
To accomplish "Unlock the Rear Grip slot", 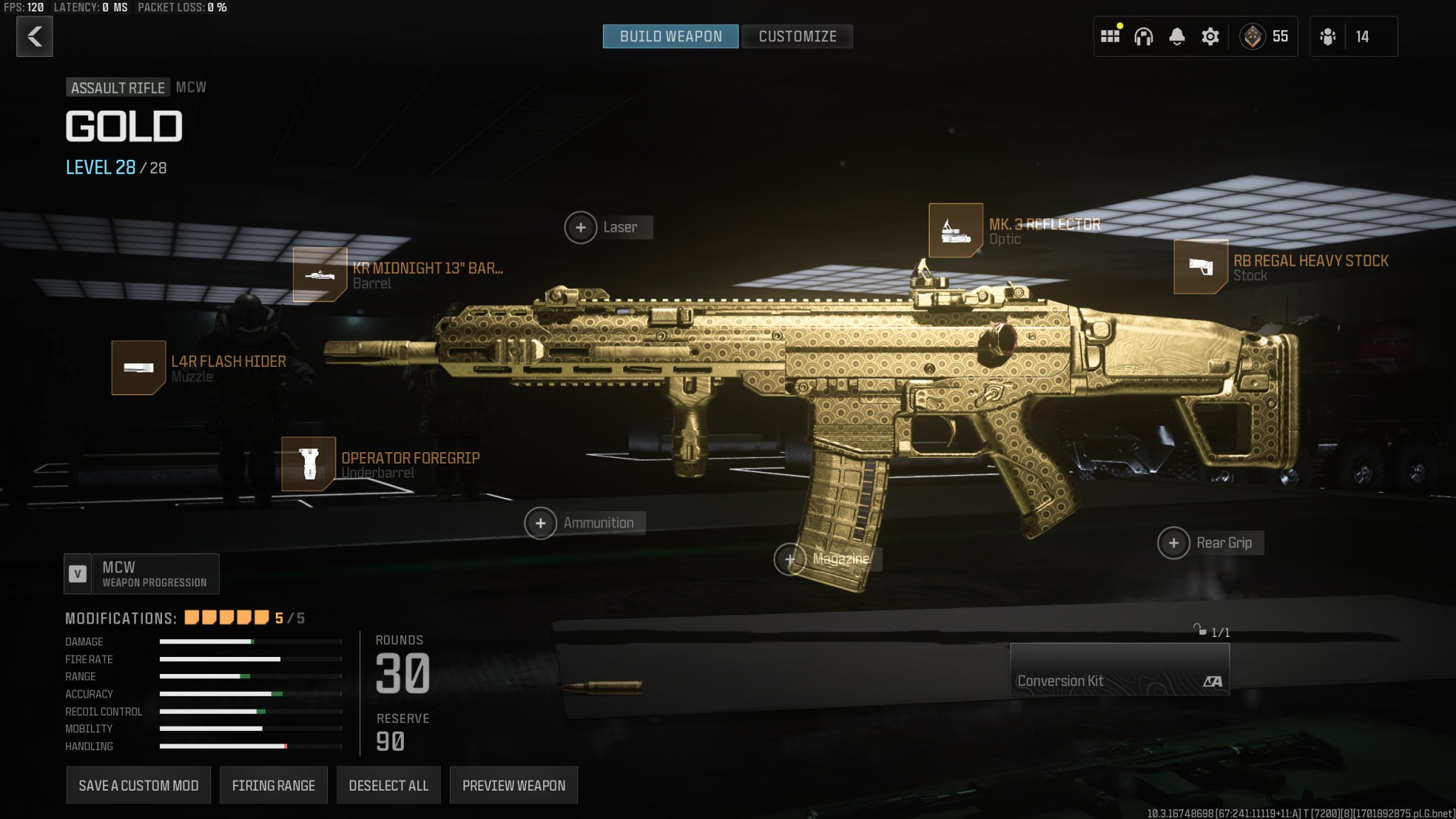I will point(1173,542).
